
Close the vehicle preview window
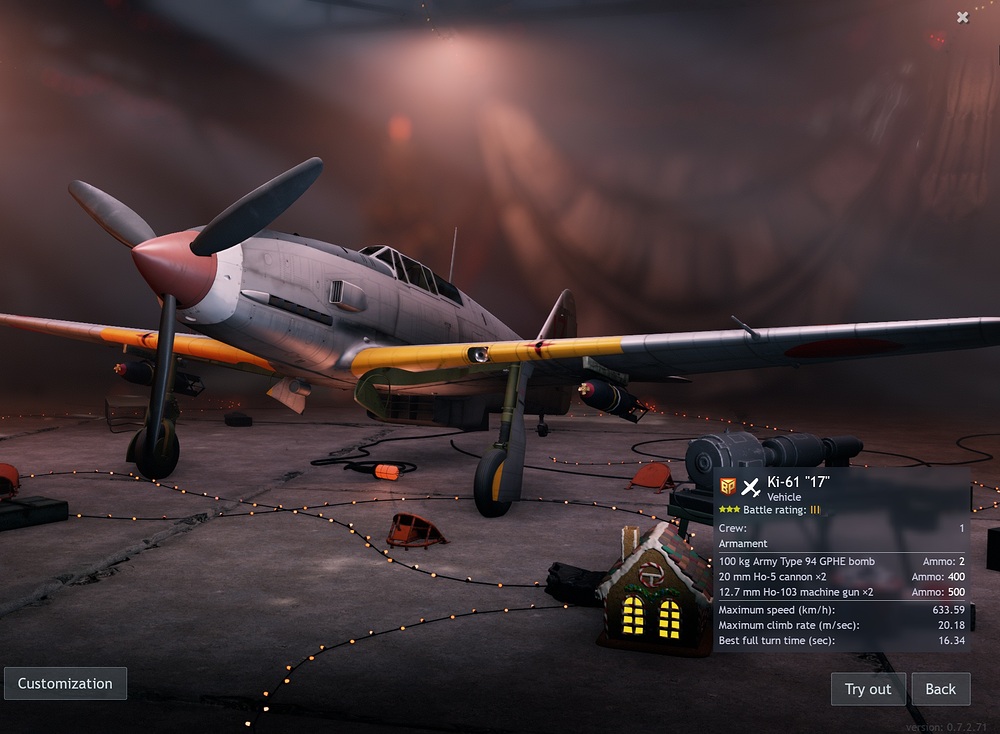tap(962, 17)
